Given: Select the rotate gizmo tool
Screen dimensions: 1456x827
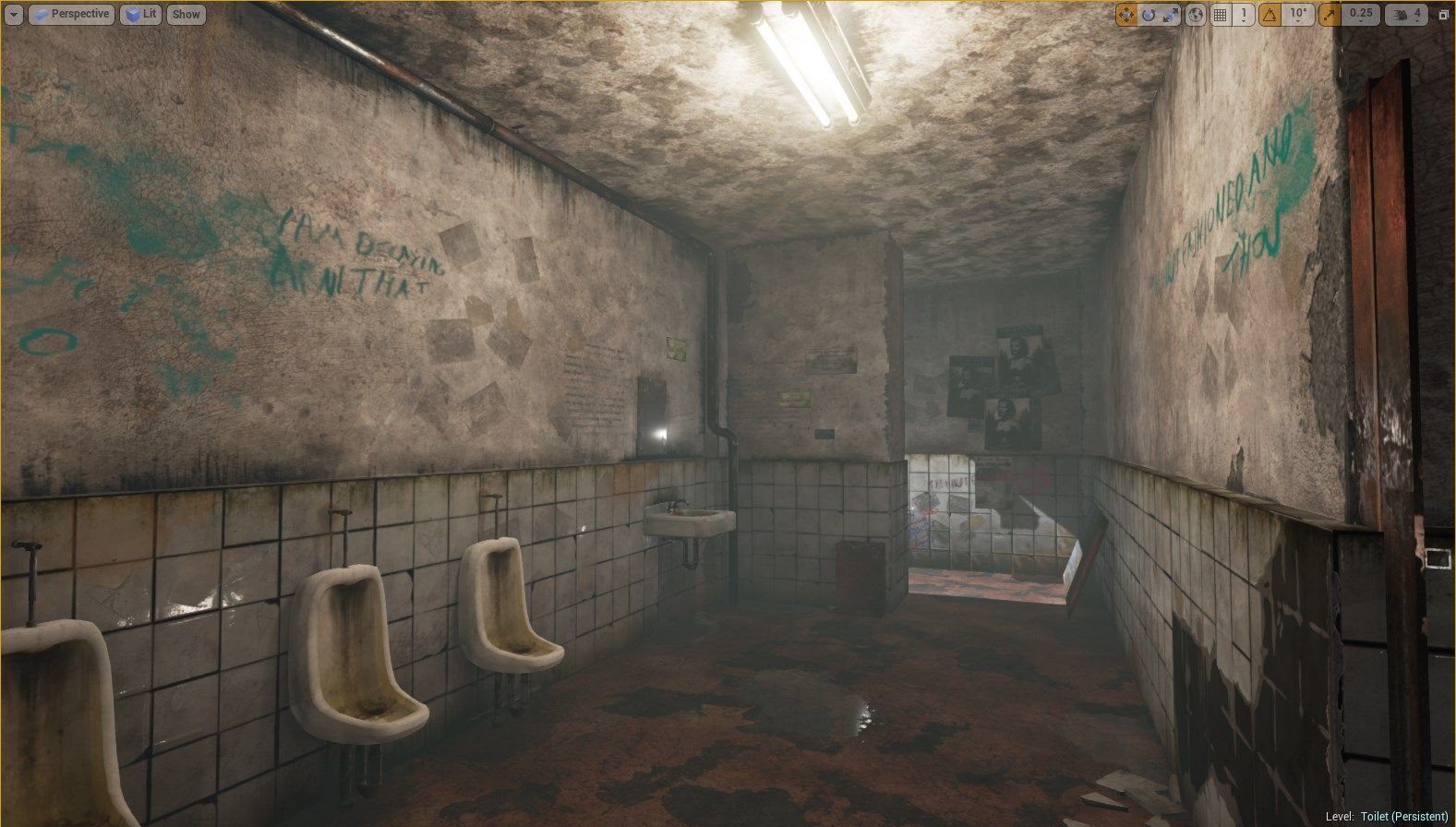Looking at the screenshot, I should pyautogui.click(x=1149, y=15).
